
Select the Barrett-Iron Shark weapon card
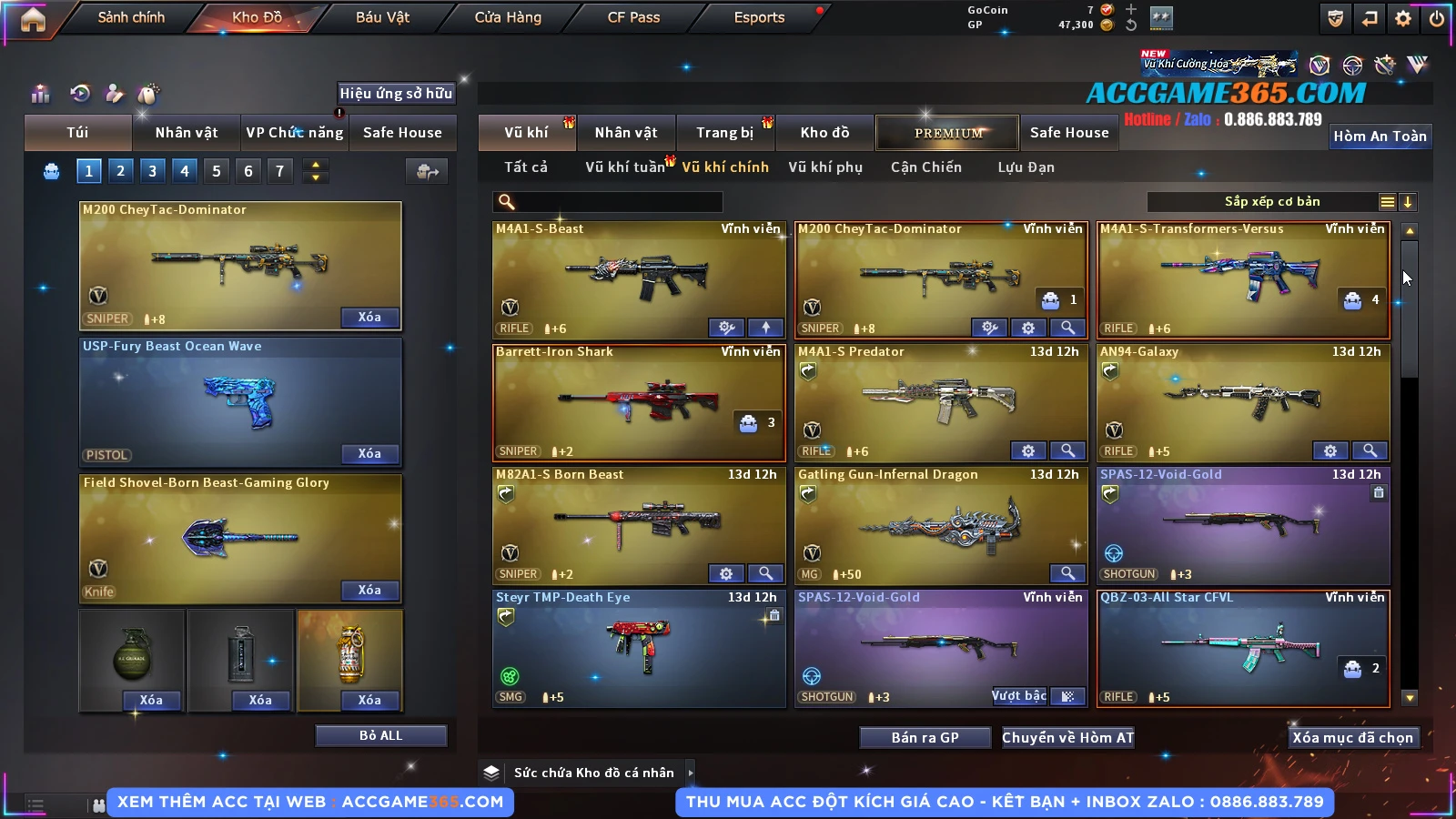pyautogui.click(x=639, y=402)
